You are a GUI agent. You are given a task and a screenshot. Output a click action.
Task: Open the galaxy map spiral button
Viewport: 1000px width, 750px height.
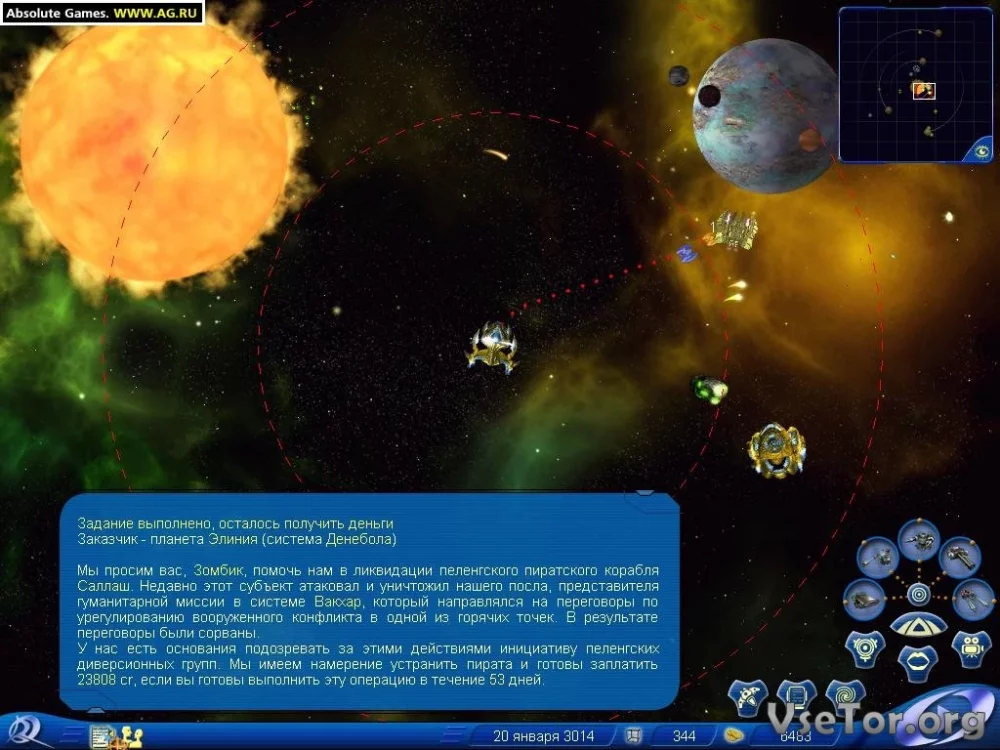point(846,697)
